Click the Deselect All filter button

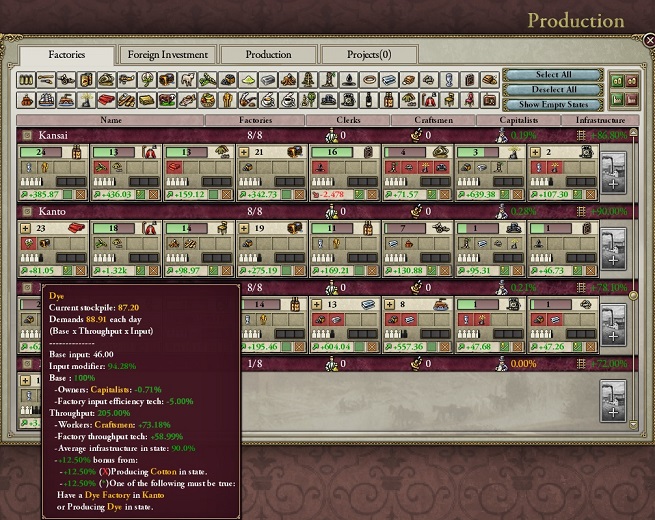[x=553, y=89]
